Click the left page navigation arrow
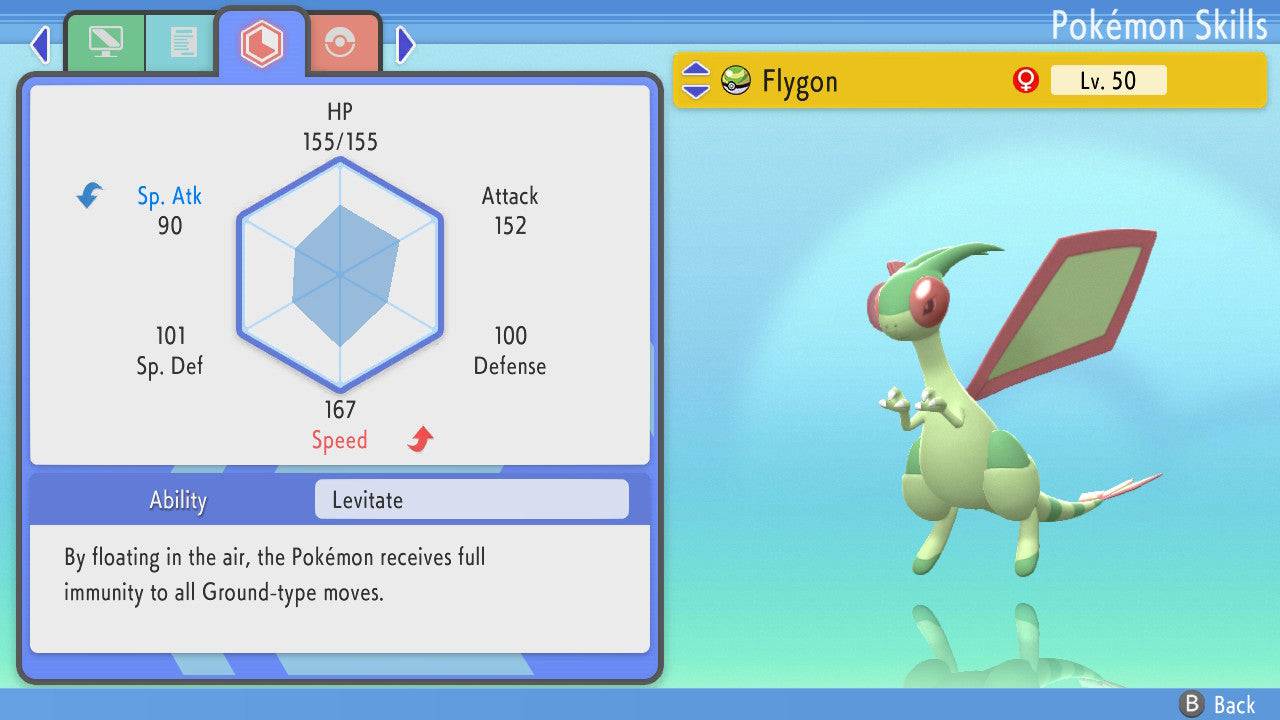The image size is (1280, 720). click(39, 44)
